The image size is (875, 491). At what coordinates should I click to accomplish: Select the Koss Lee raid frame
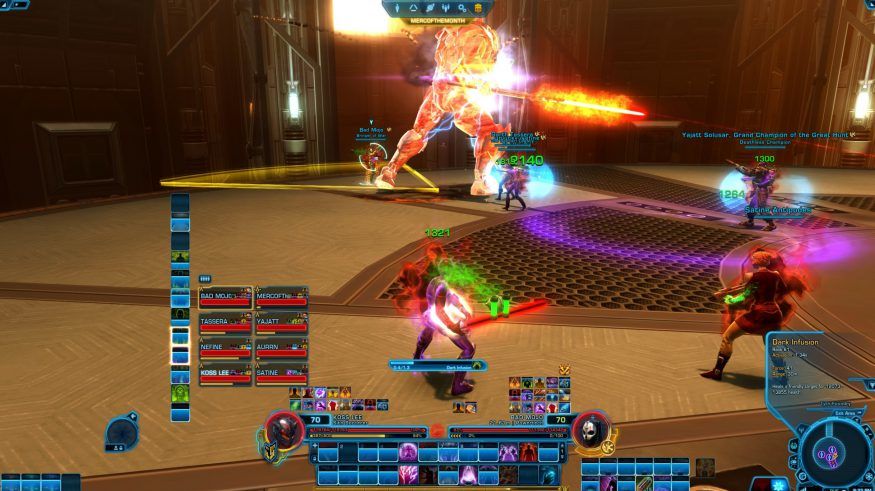[225, 375]
